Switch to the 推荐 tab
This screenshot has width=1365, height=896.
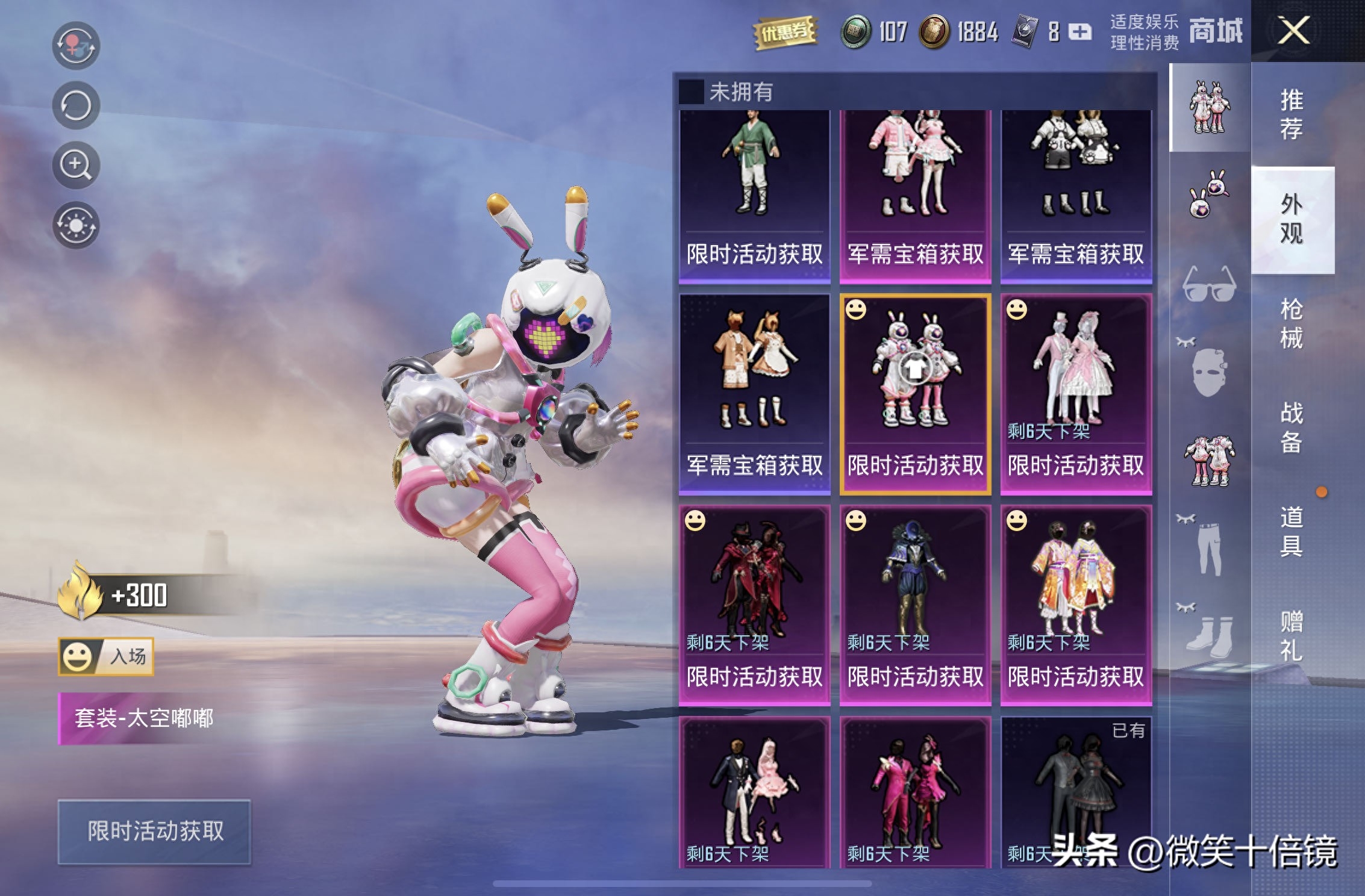pos(1291,114)
